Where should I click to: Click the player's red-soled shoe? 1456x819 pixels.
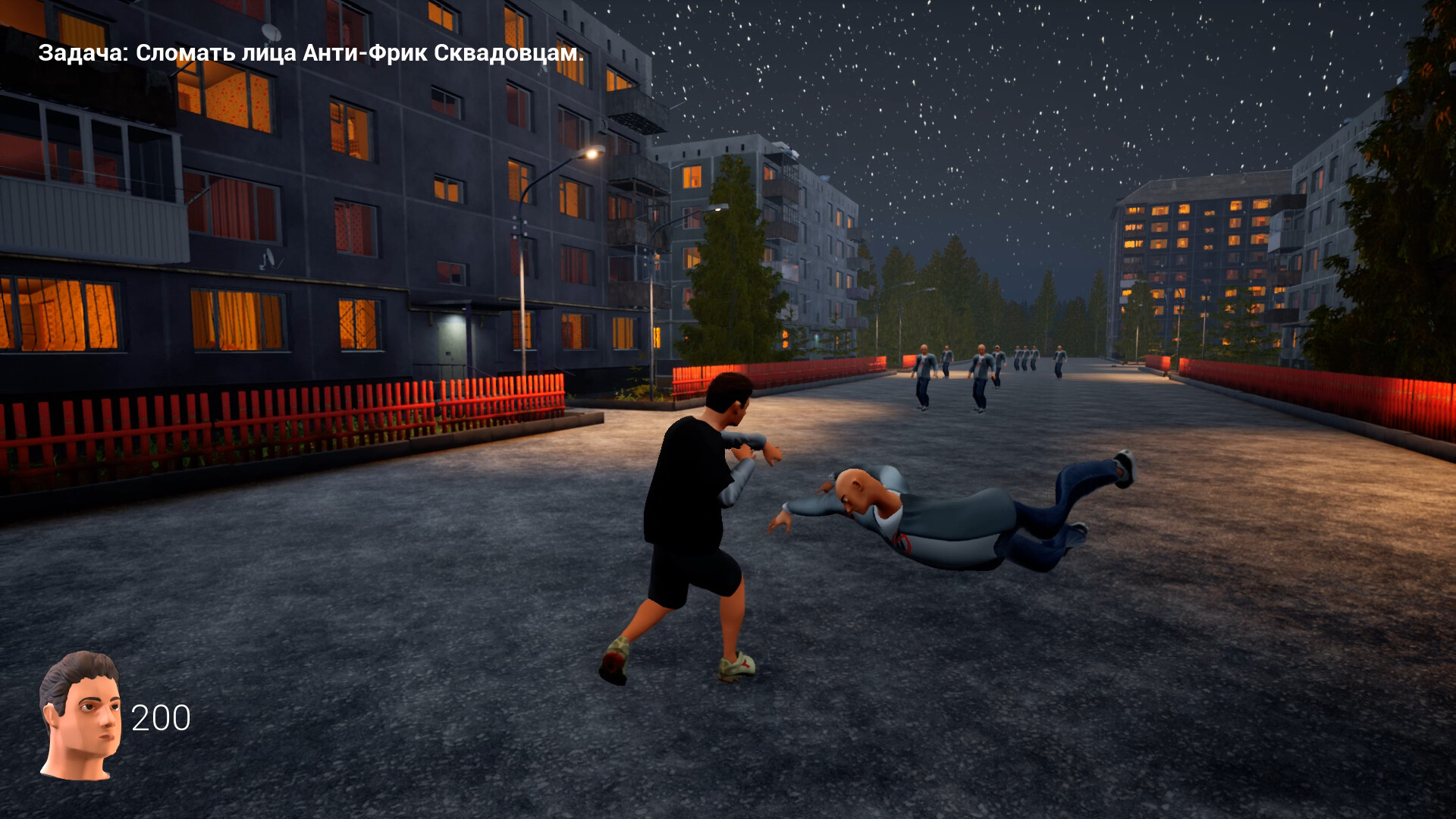pos(614,660)
